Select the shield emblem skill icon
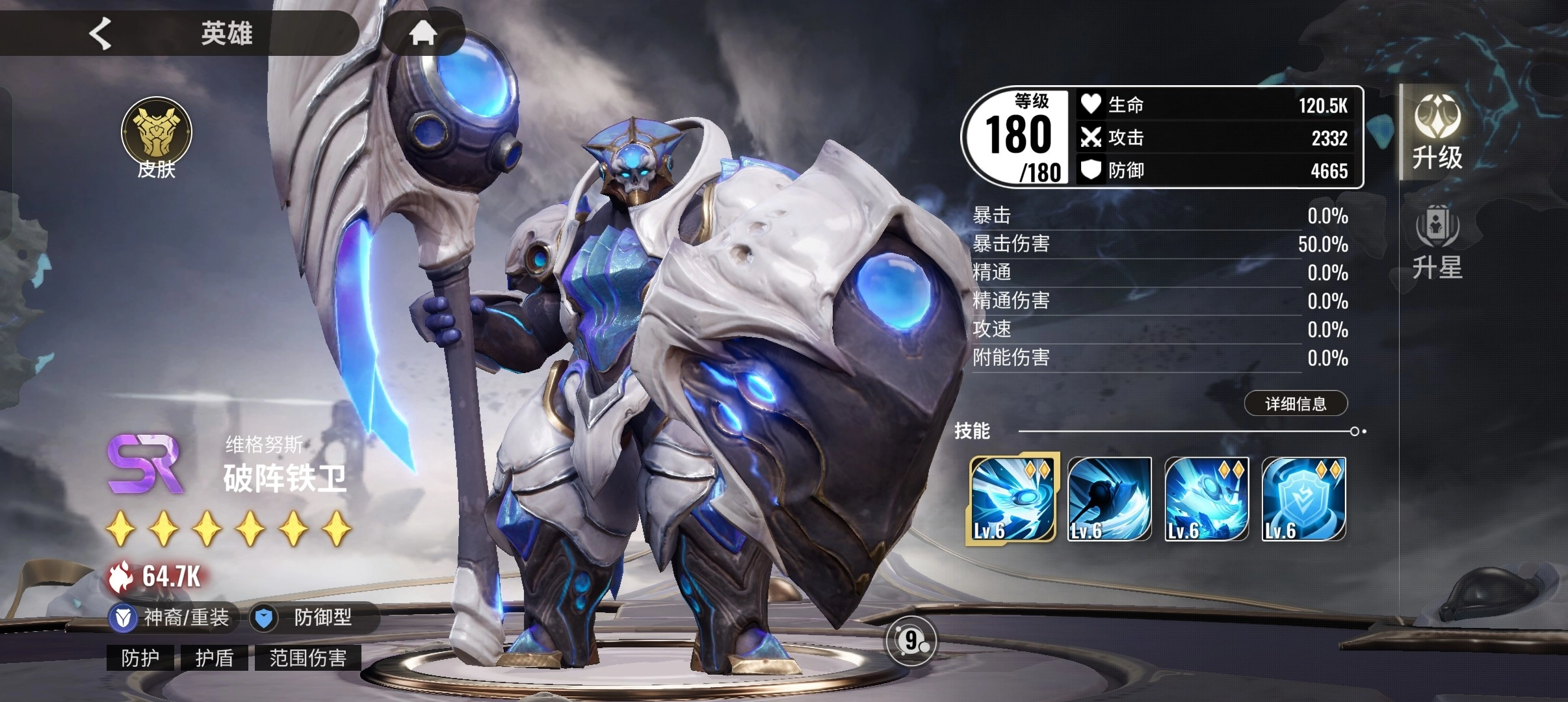The height and width of the screenshot is (702, 1568). (x=1303, y=499)
